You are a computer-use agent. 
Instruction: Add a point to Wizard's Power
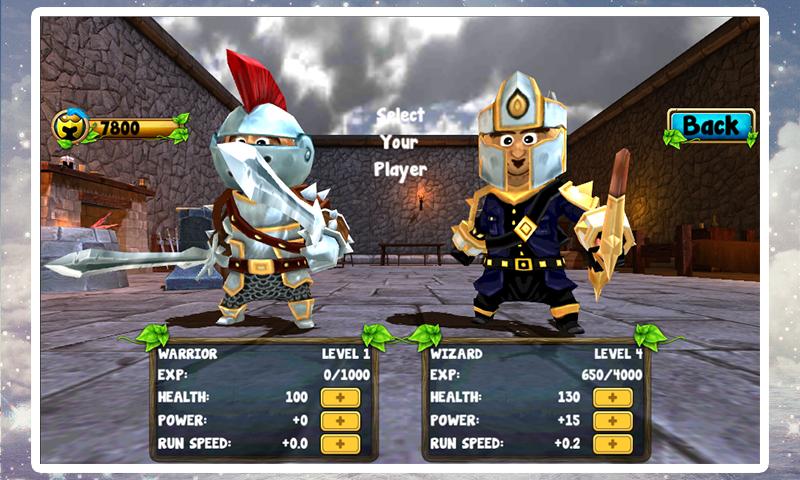point(612,421)
